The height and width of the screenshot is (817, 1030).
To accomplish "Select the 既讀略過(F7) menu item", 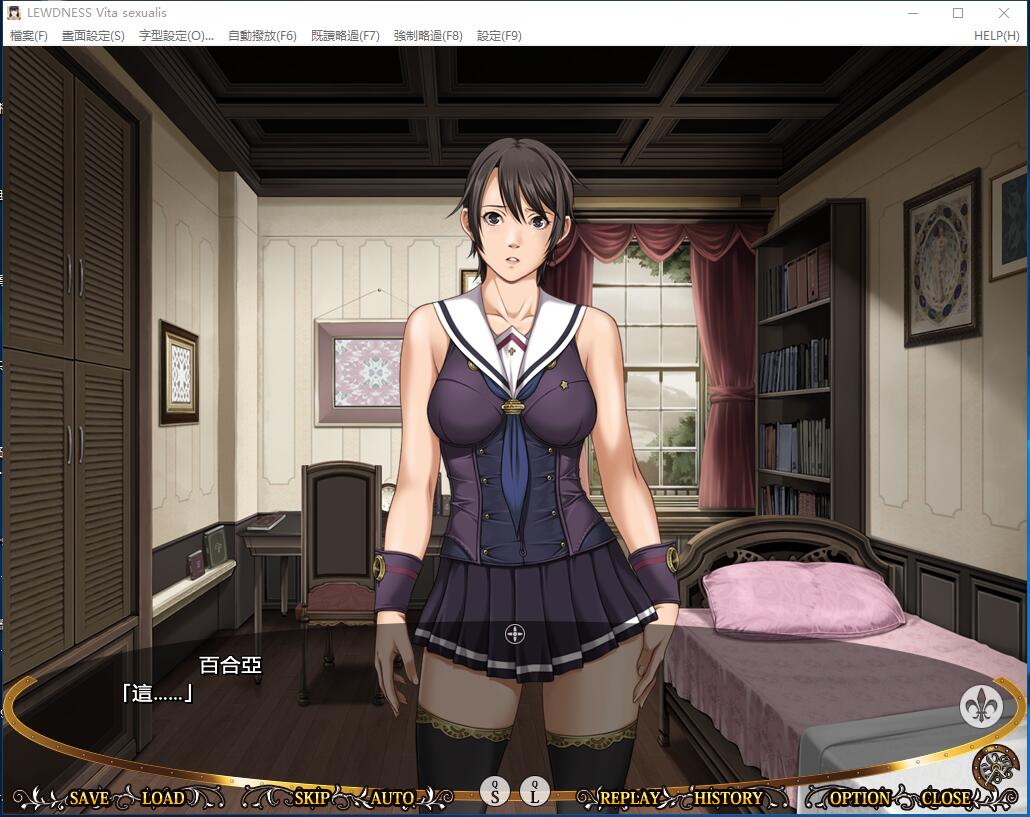I will click(345, 36).
